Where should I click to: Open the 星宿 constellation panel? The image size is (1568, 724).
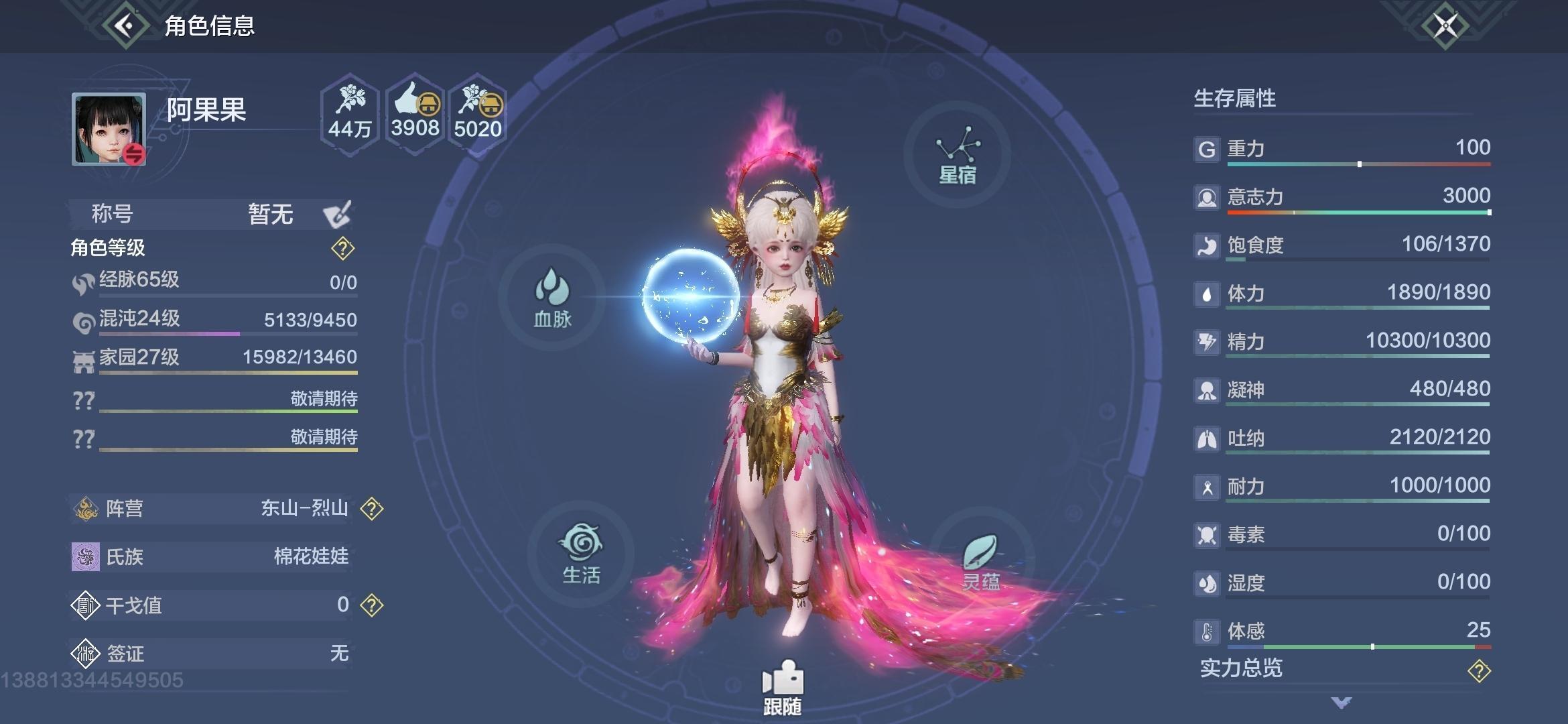click(x=957, y=156)
